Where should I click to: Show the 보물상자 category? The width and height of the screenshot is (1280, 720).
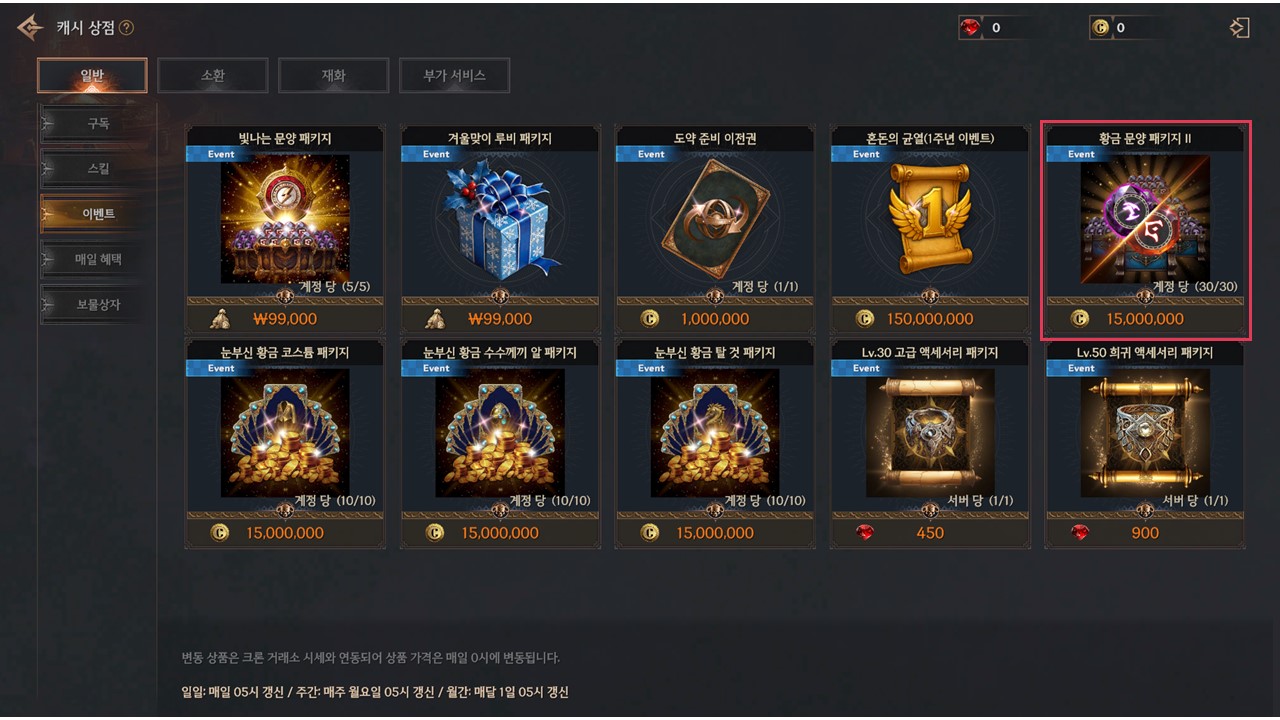pos(97,304)
